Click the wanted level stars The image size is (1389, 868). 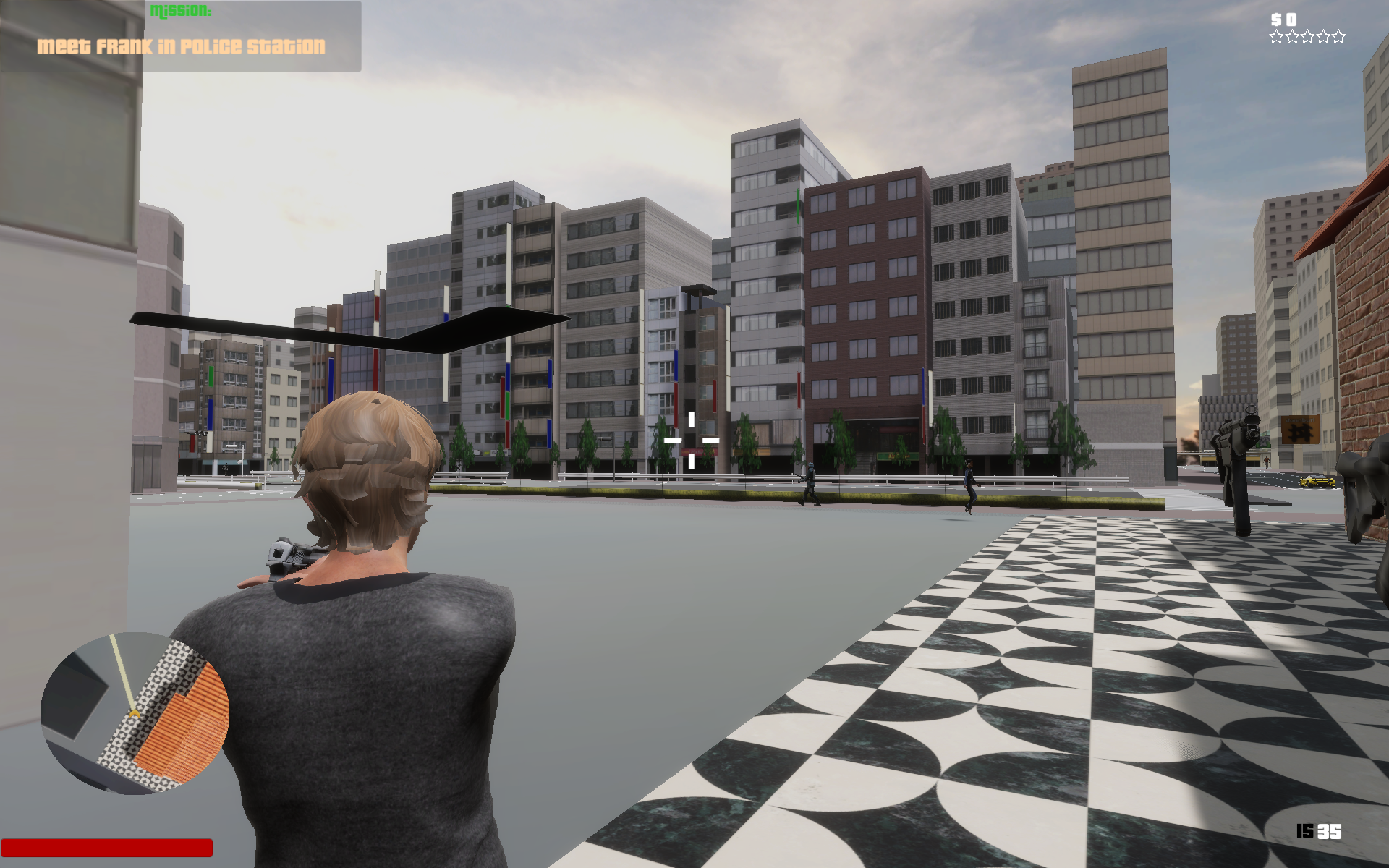click(x=1307, y=37)
